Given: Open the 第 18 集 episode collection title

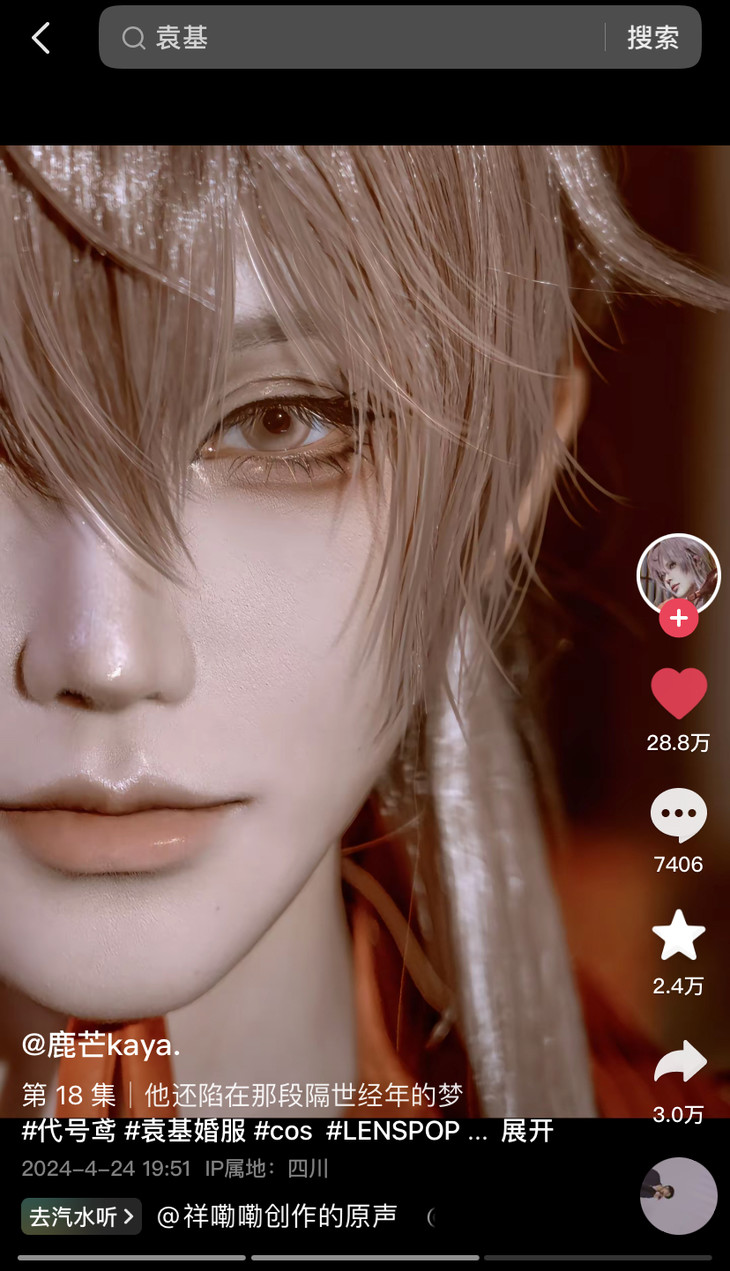Looking at the screenshot, I should pos(68,1095).
